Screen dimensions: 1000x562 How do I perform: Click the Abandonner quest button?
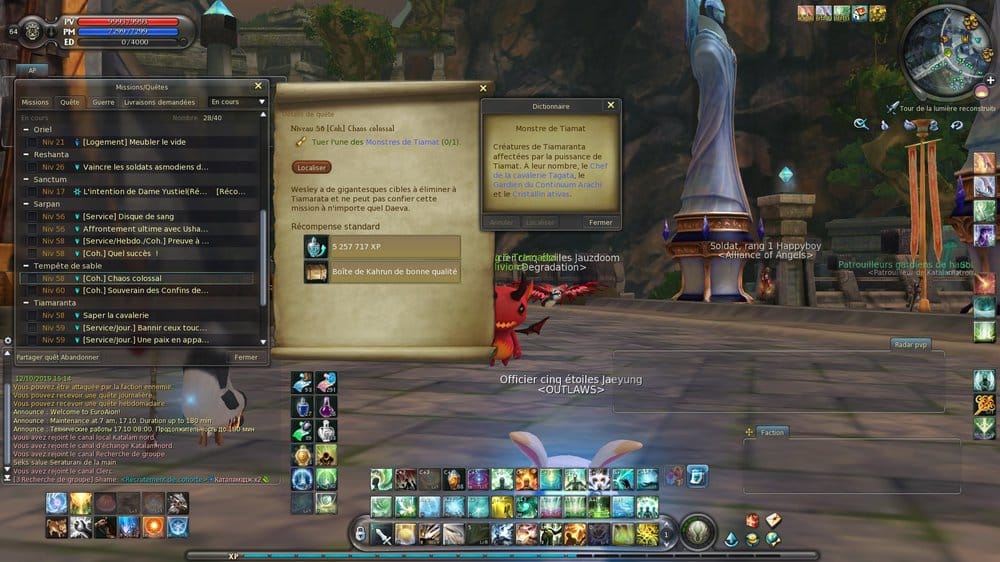[80, 357]
